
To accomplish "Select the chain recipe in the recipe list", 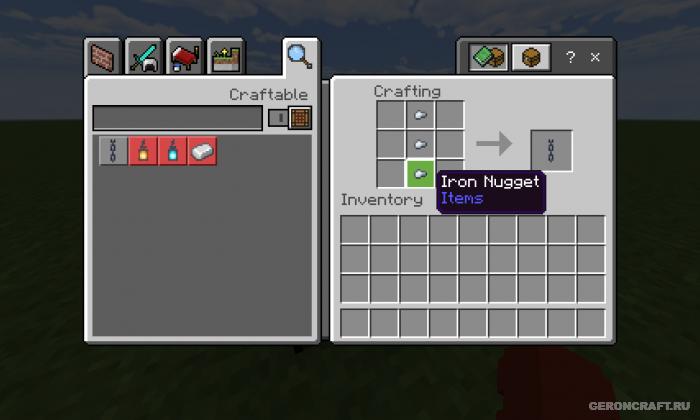I will coord(113,151).
